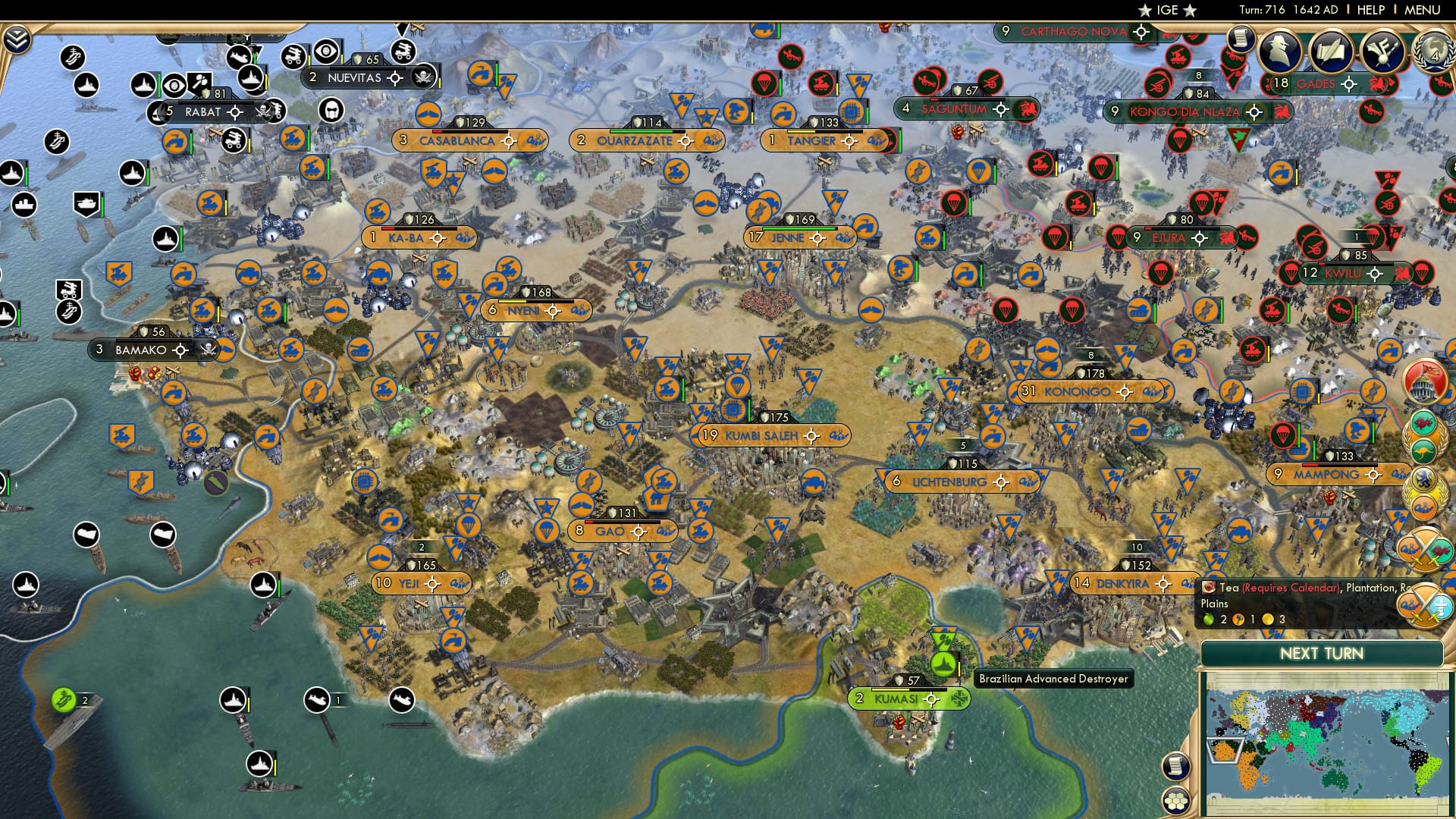This screenshot has width=1456, height=819.
Task: Click the Denkyira city banner
Action: pos(1119,584)
